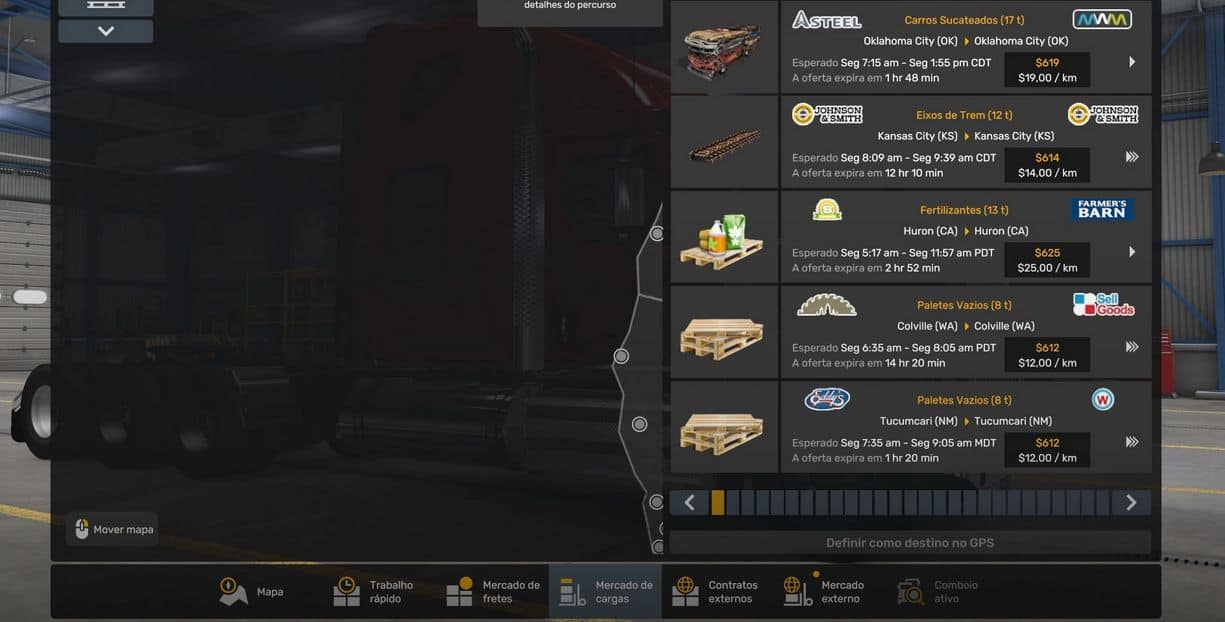Screen dimensions: 1225x622
Task: Click the train axles cargo thumbnail
Action: pyautogui.click(x=724, y=142)
